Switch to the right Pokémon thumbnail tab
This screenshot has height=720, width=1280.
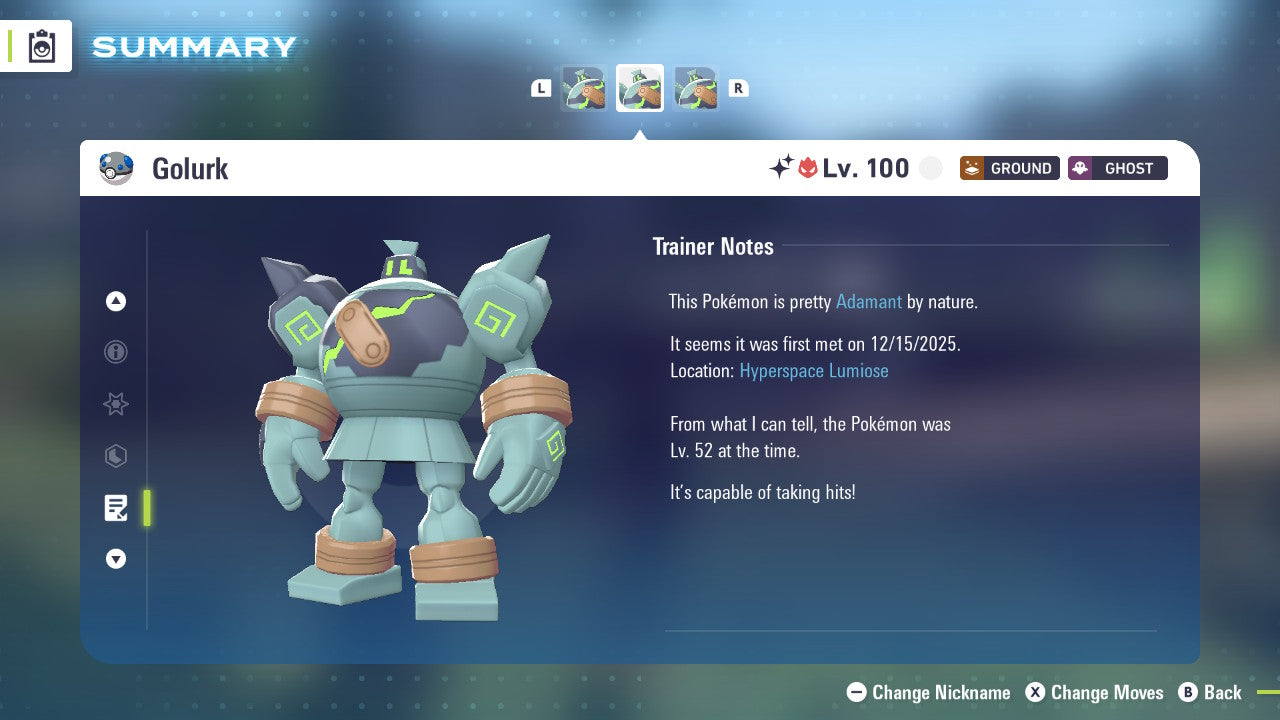pos(696,87)
